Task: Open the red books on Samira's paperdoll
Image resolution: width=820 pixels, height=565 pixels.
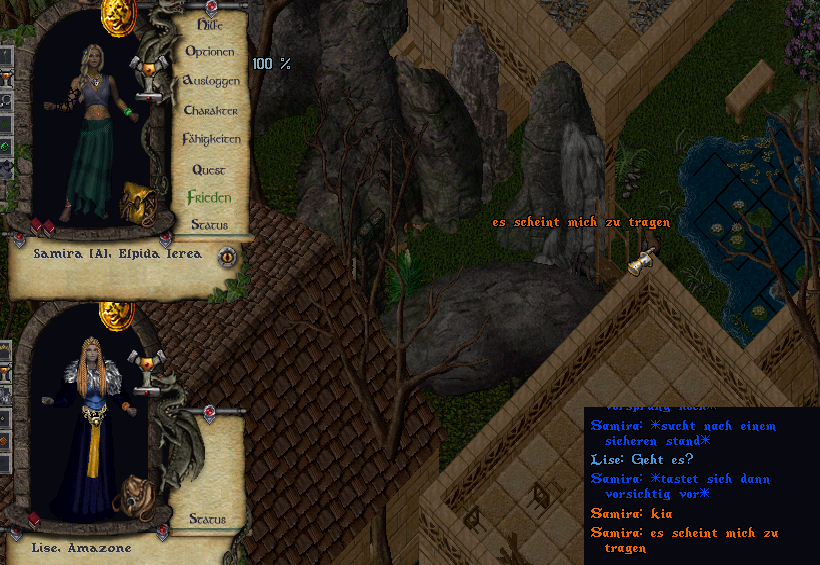Action: point(41,228)
